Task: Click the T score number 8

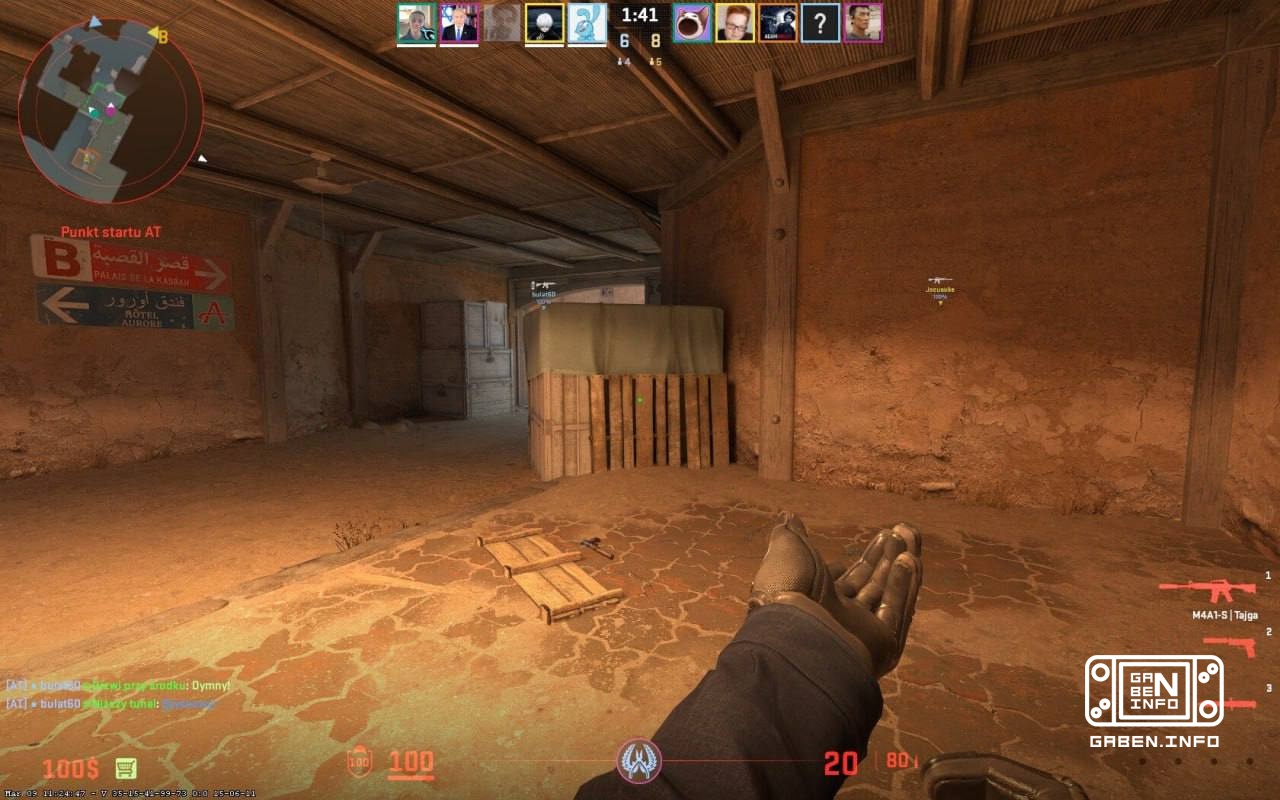Action: [x=655, y=41]
